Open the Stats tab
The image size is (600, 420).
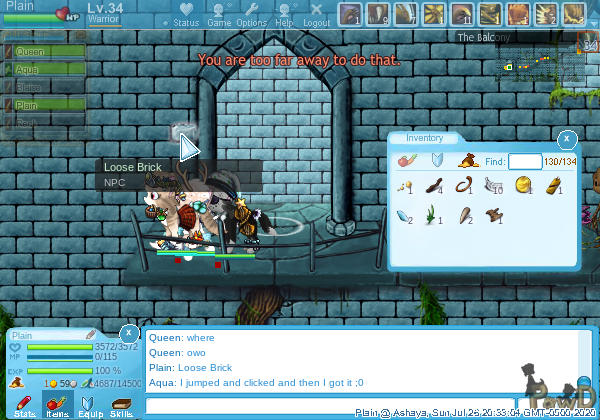[x=25, y=406]
